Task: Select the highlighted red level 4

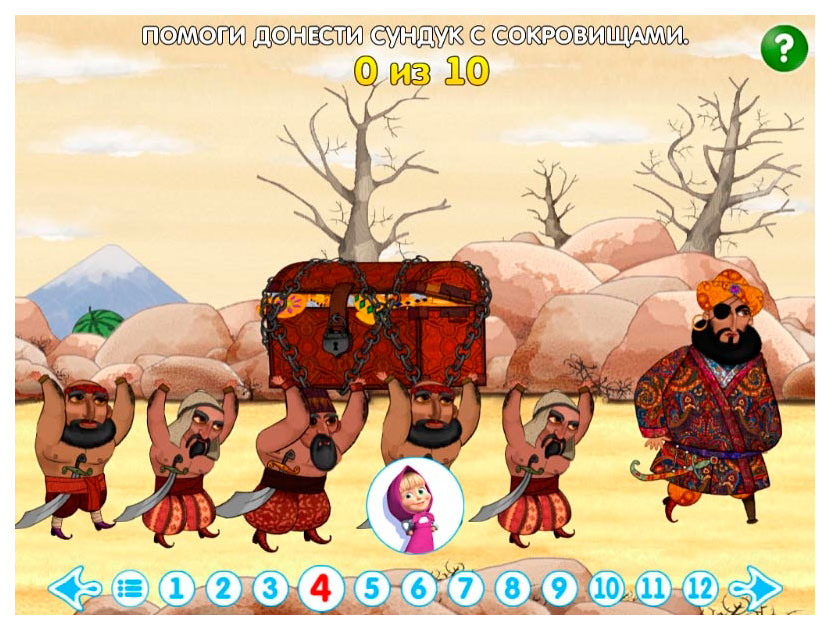Action: 320,588
